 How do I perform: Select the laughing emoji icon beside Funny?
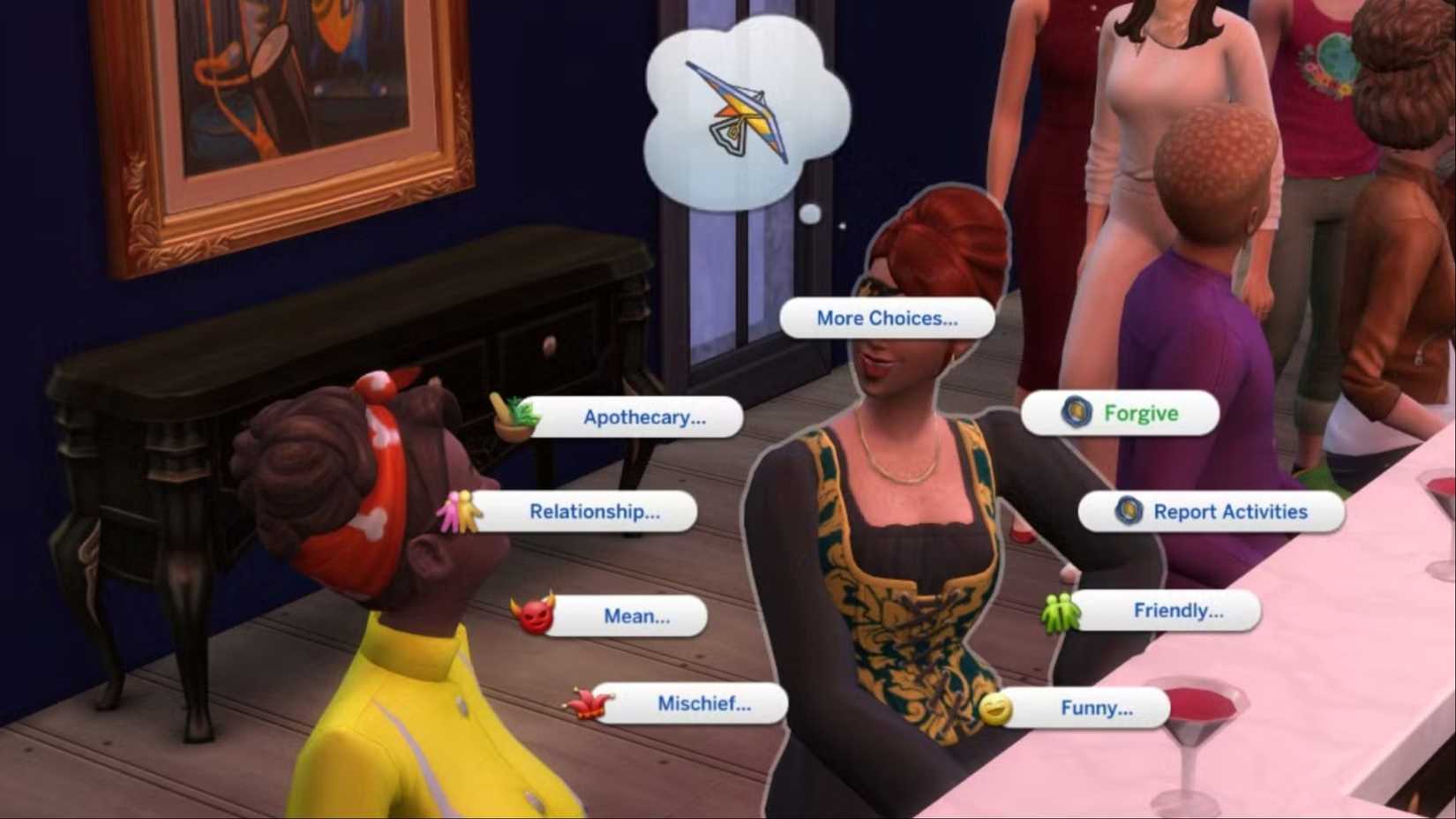point(997,707)
